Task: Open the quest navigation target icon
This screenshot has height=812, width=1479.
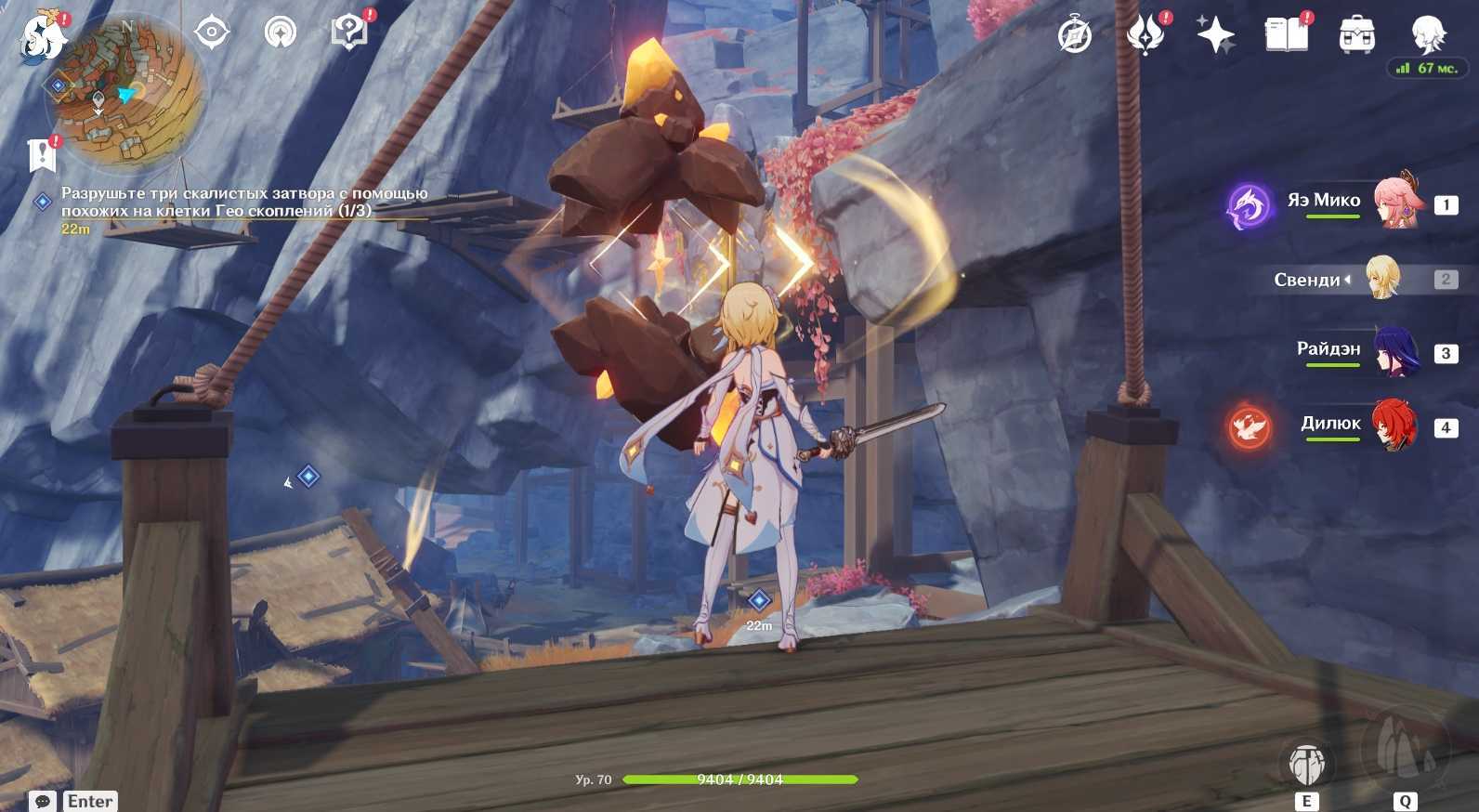Action: 212,33
